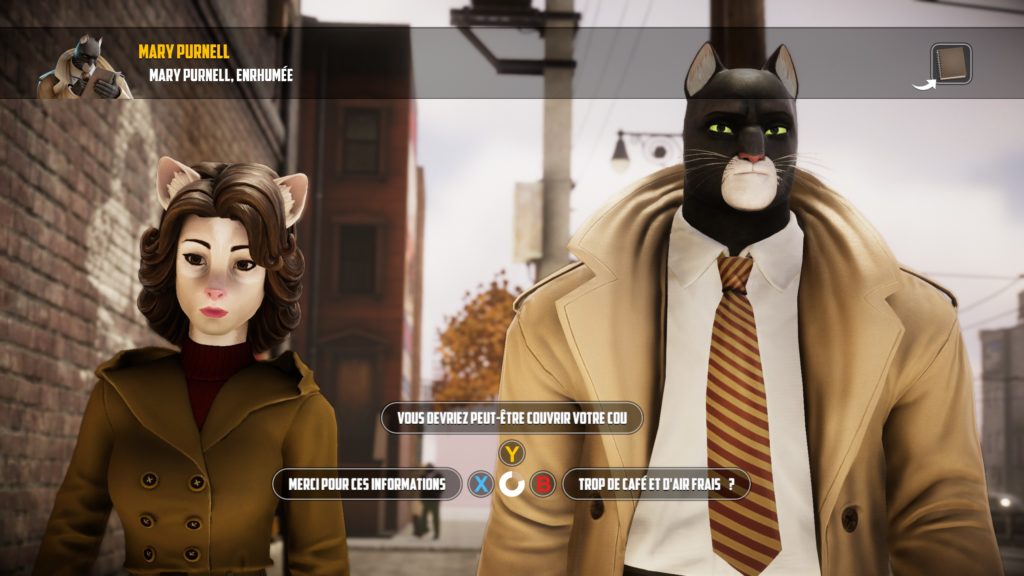Select "Merci pour ces informations" reply
The height and width of the screenshot is (576, 1024).
367,484
